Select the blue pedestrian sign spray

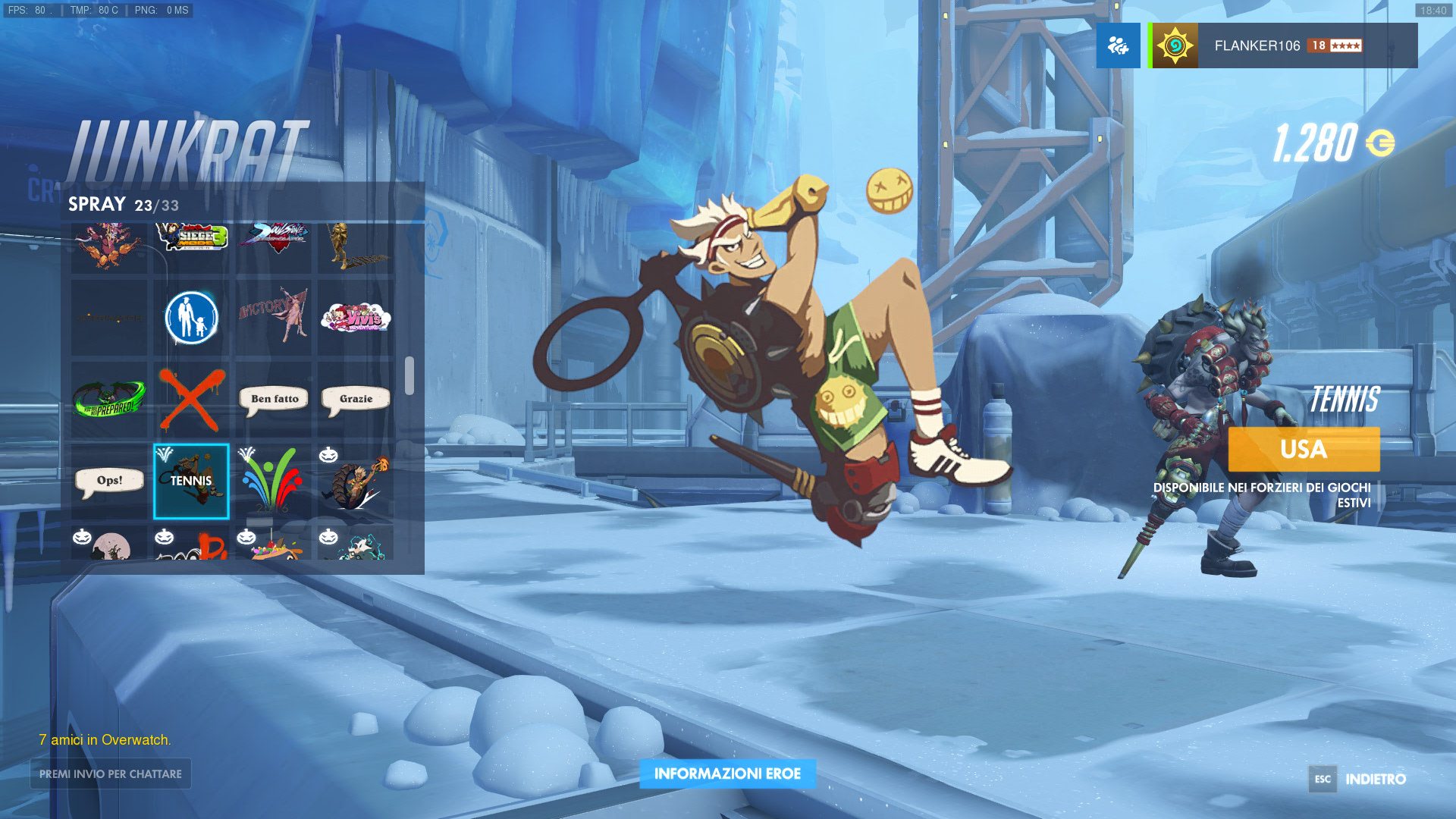tap(191, 317)
